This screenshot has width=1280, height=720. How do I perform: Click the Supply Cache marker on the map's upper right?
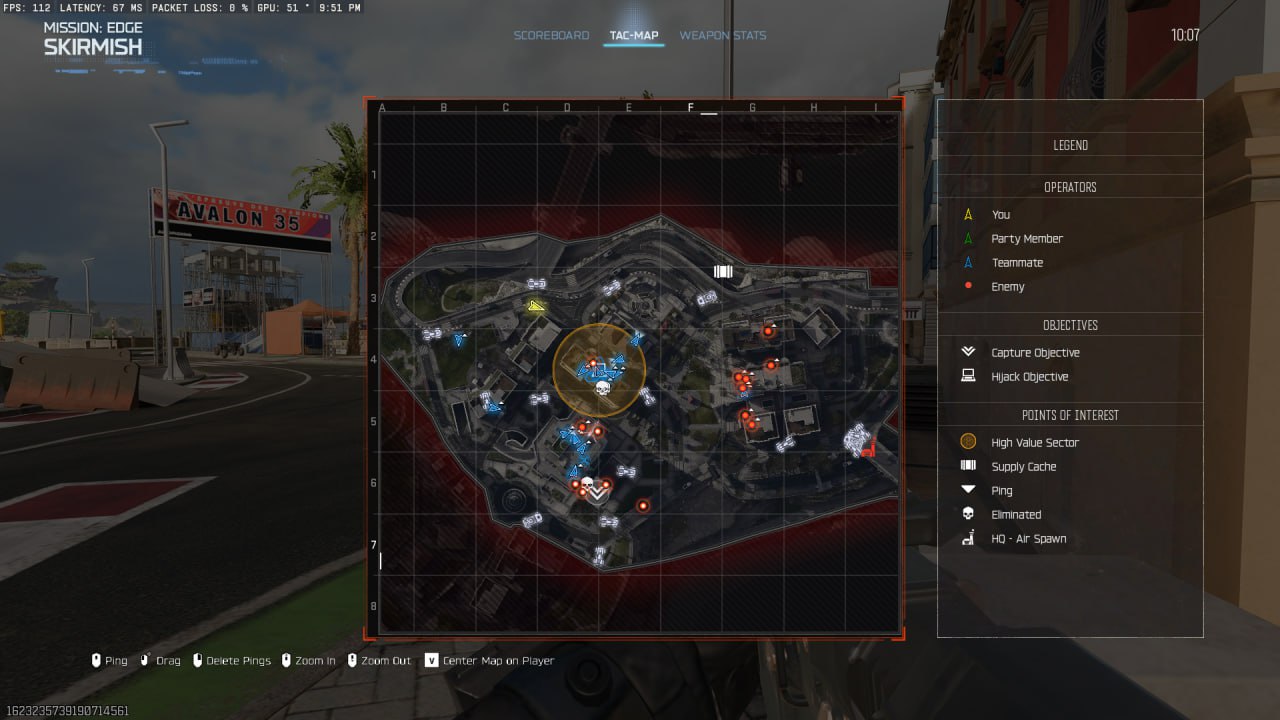point(723,271)
